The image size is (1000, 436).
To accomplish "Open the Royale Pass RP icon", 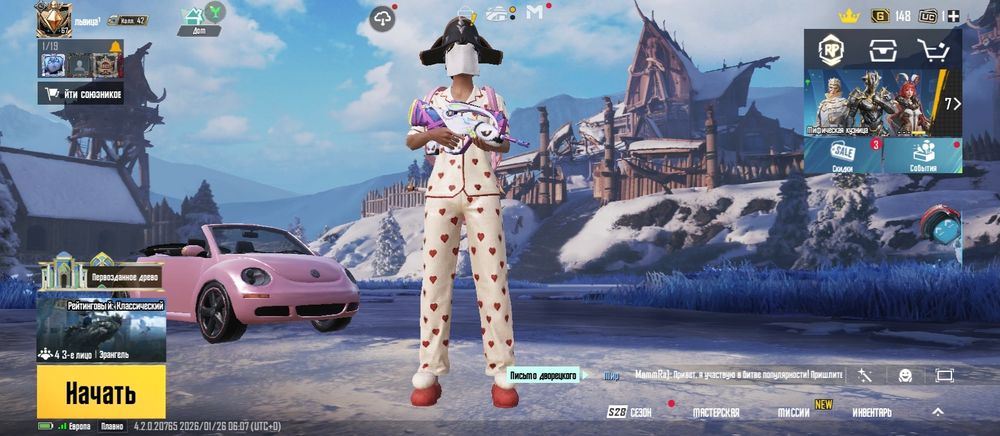I will click(x=831, y=50).
